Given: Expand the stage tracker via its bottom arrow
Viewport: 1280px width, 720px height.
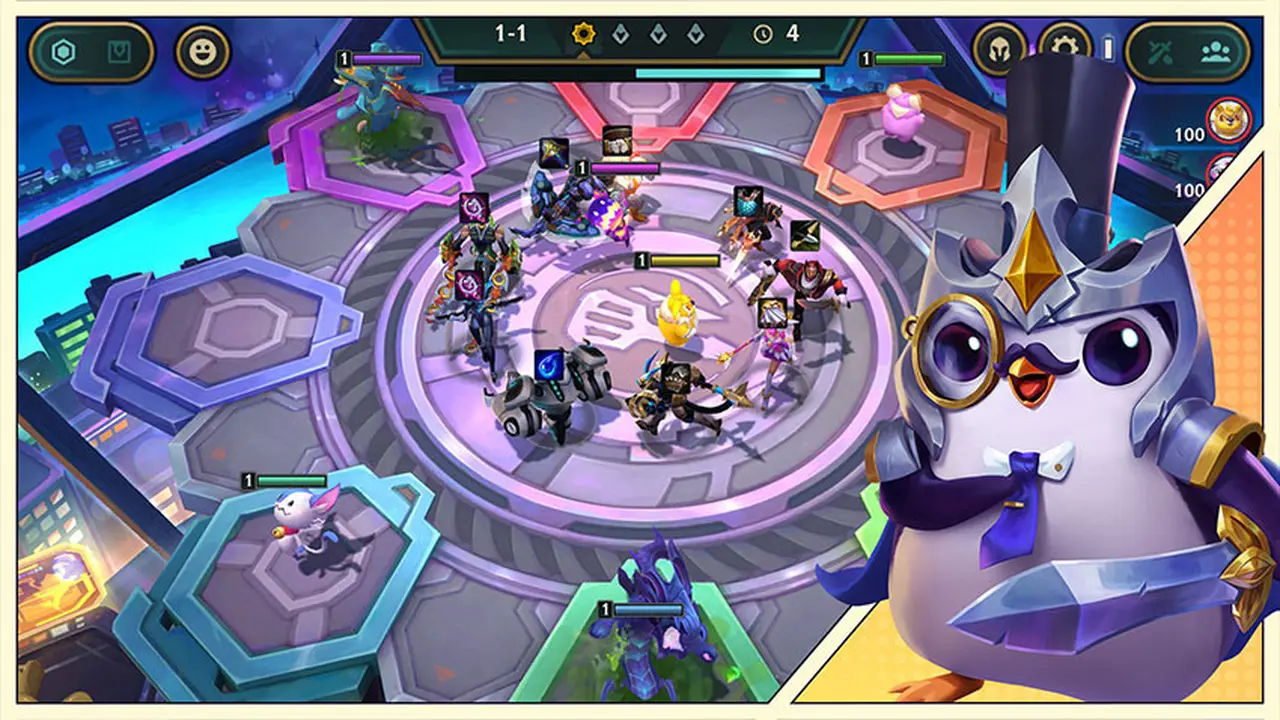Looking at the screenshot, I should 583,57.
